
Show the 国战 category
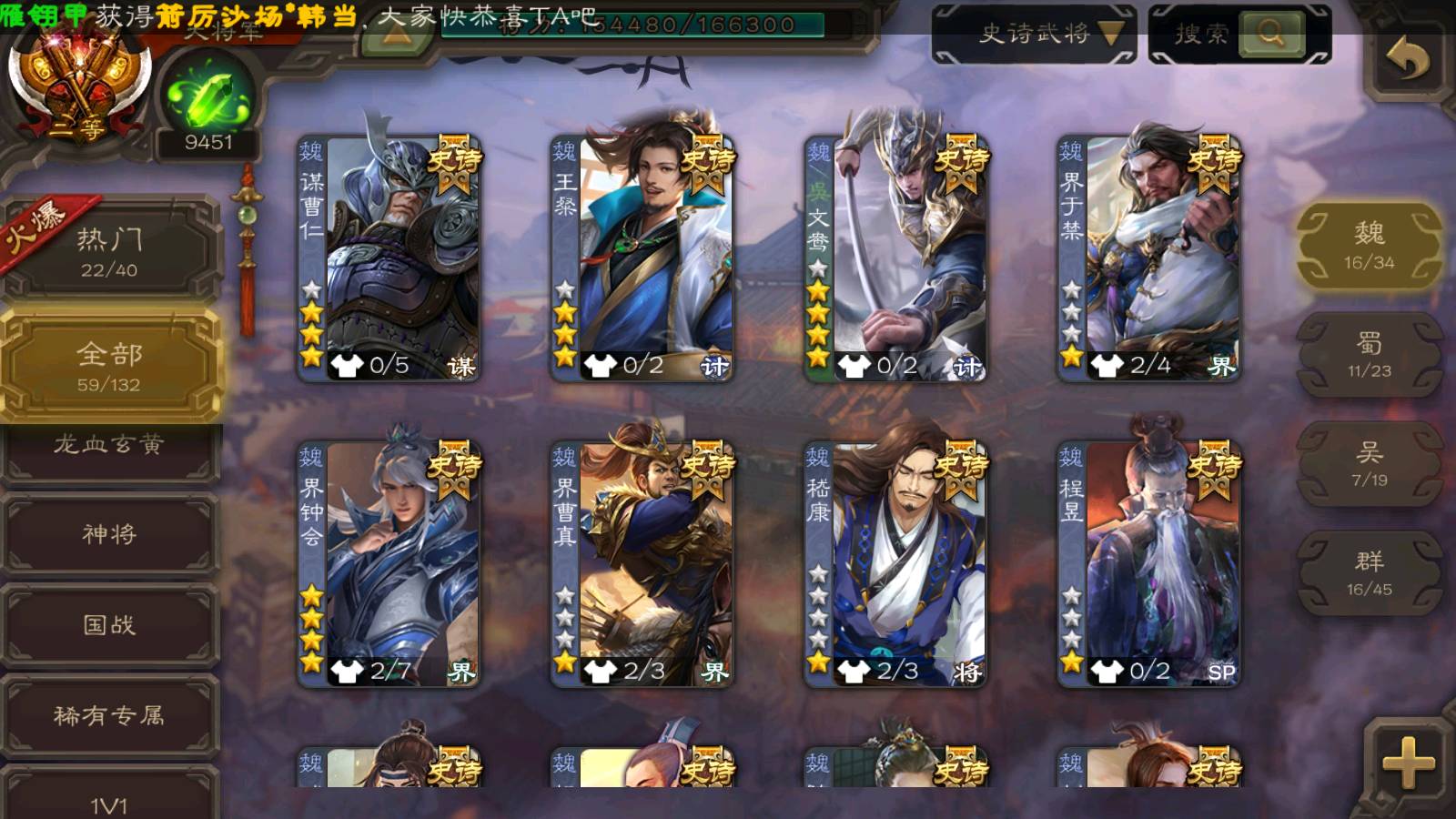(x=109, y=625)
